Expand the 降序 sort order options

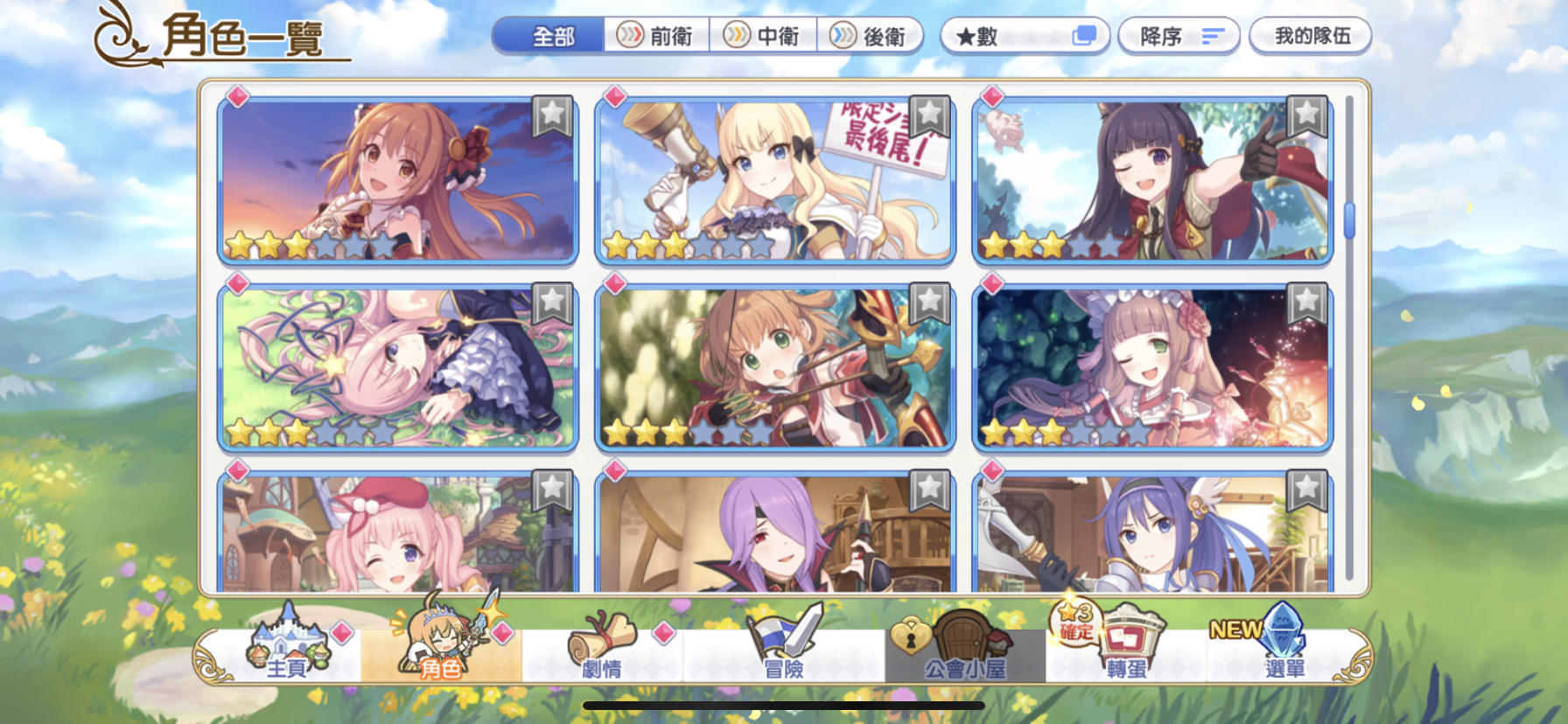click(x=1179, y=35)
